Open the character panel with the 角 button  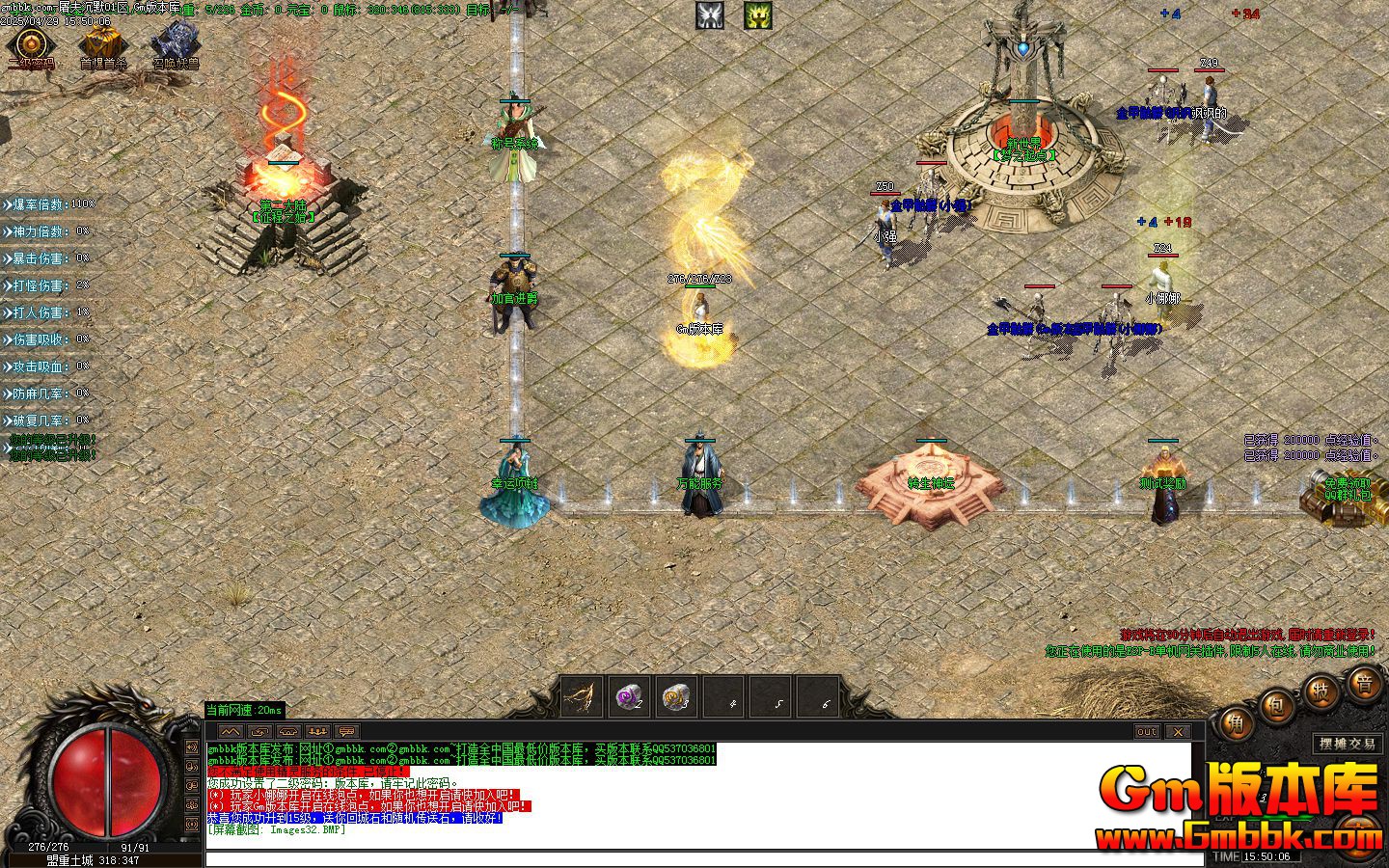click(1235, 722)
